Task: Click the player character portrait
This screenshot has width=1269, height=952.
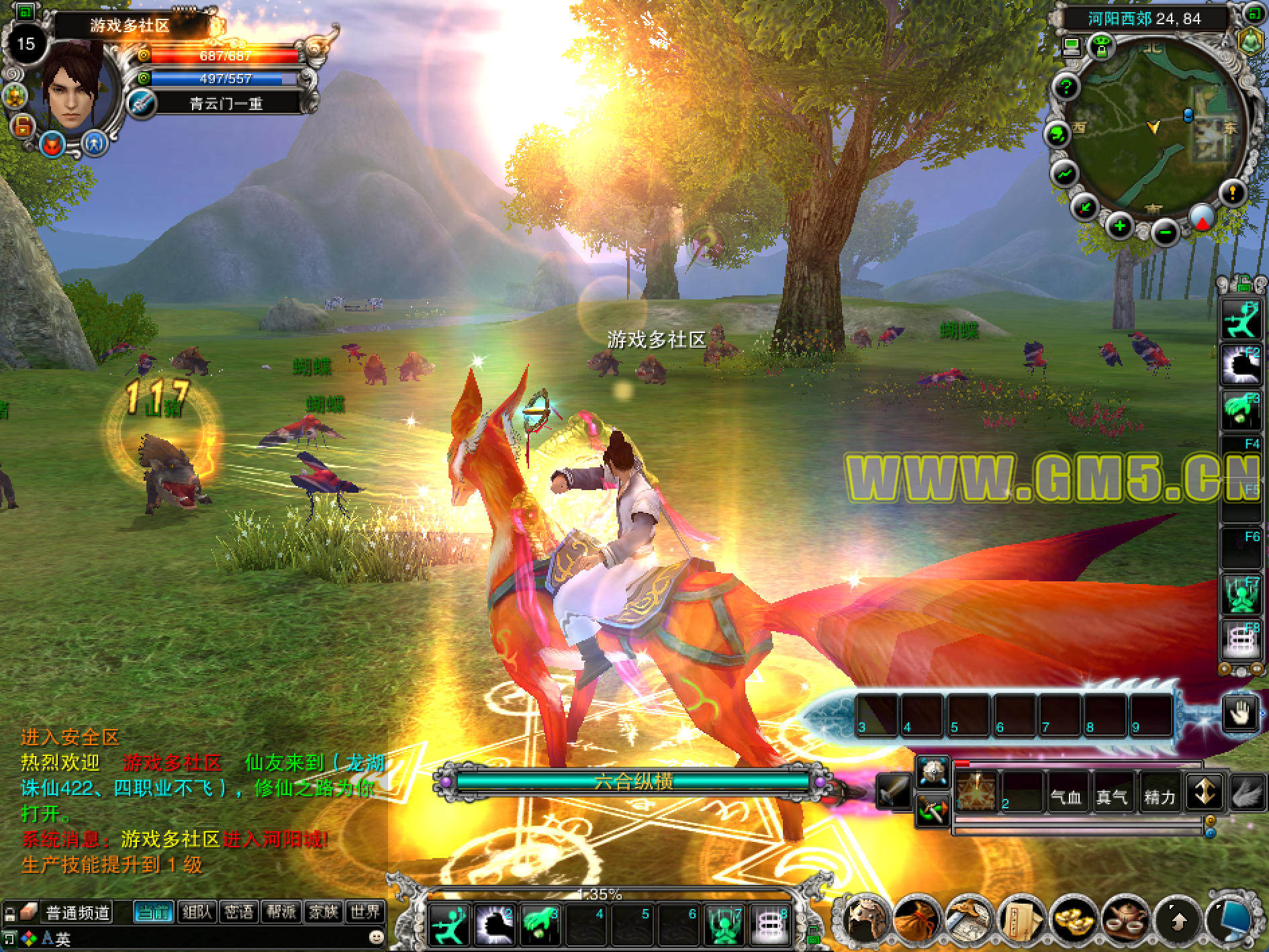Action: [75, 87]
